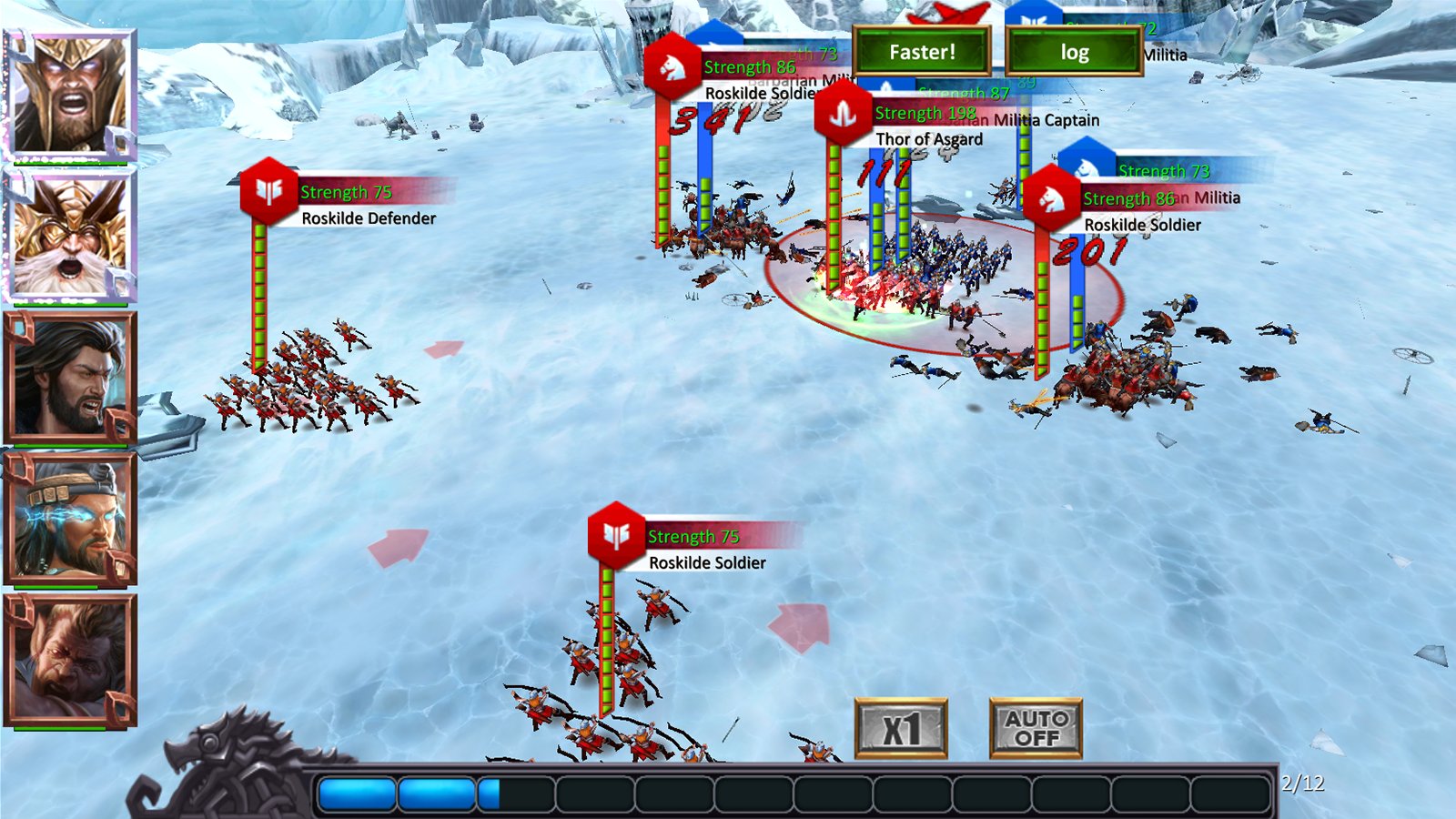Toggle the X1 battle speed button

click(901, 728)
